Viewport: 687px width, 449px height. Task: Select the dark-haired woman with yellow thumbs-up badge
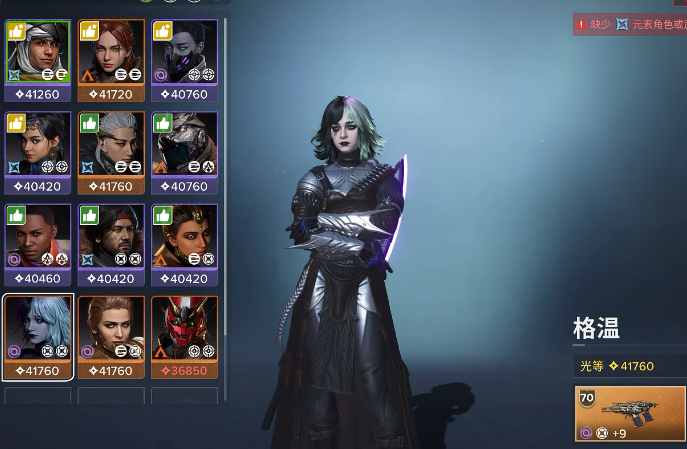(38, 144)
